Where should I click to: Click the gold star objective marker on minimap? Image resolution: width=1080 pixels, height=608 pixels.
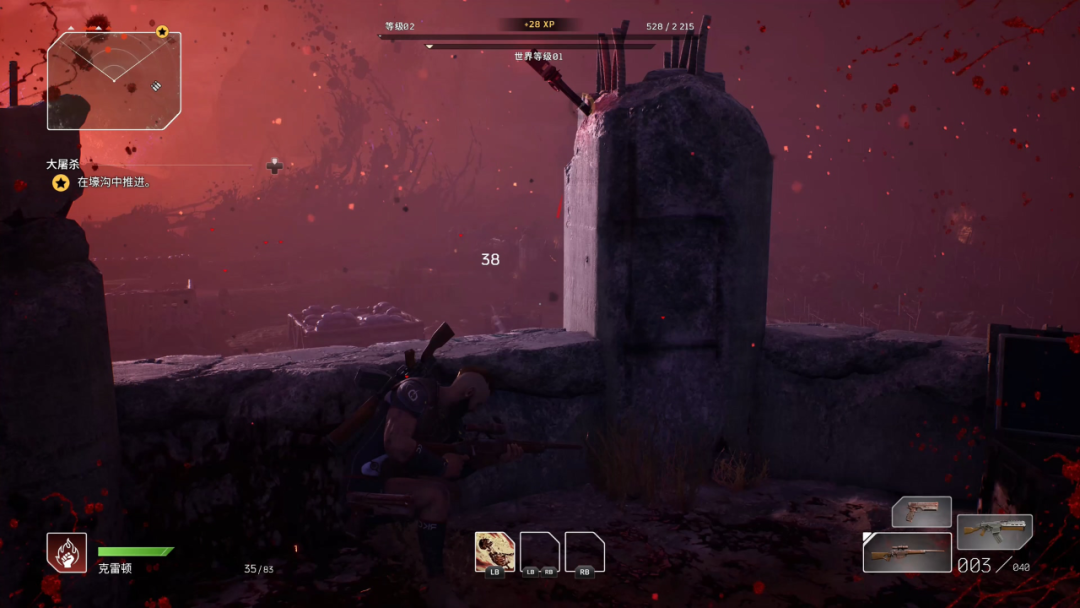coord(162,32)
